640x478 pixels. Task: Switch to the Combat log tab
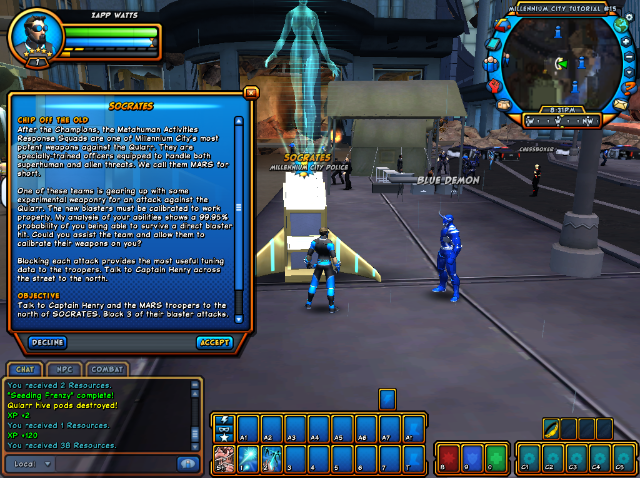tap(106, 369)
